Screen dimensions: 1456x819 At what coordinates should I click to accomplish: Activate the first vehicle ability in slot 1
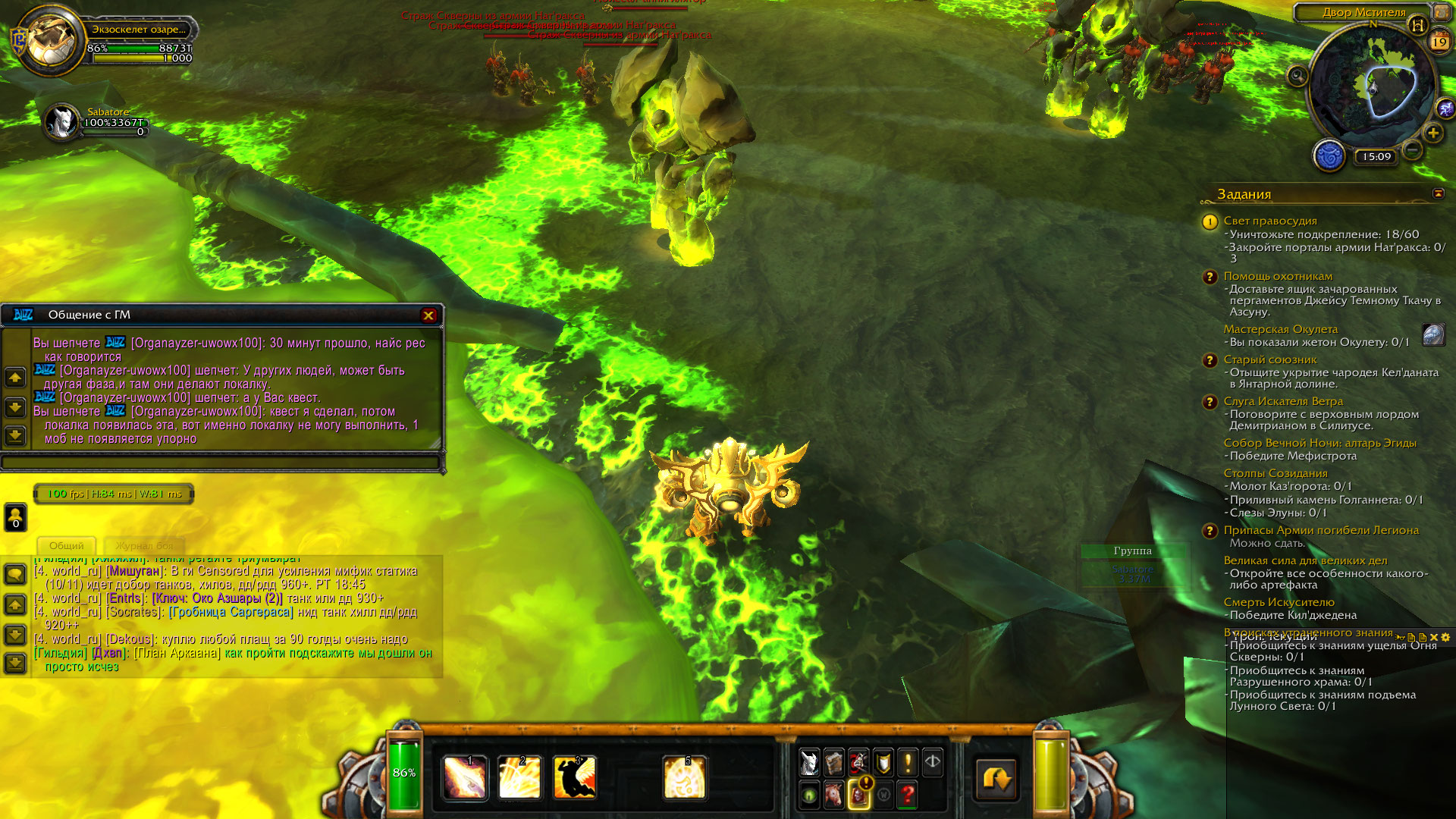pyautogui.click(x=464, y=778)
